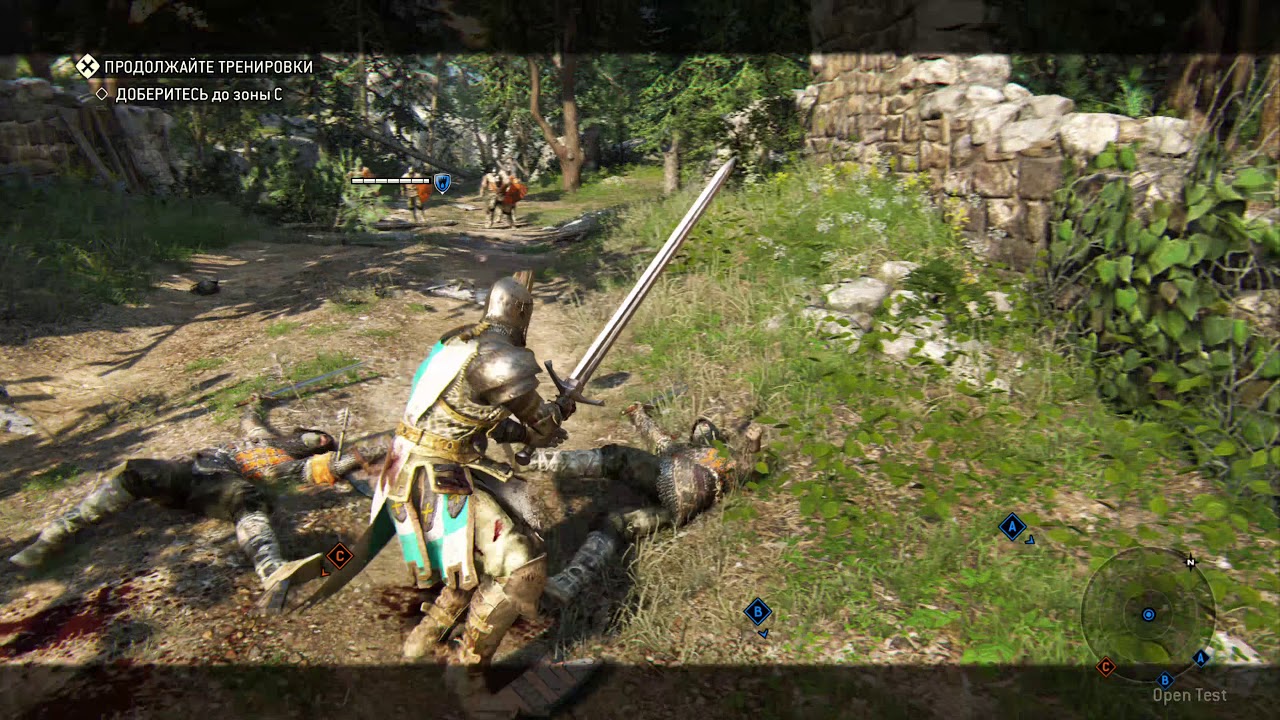Screen dimensions: 1280x720
Task: Open the circular minimap
Action: point(1147,613)
